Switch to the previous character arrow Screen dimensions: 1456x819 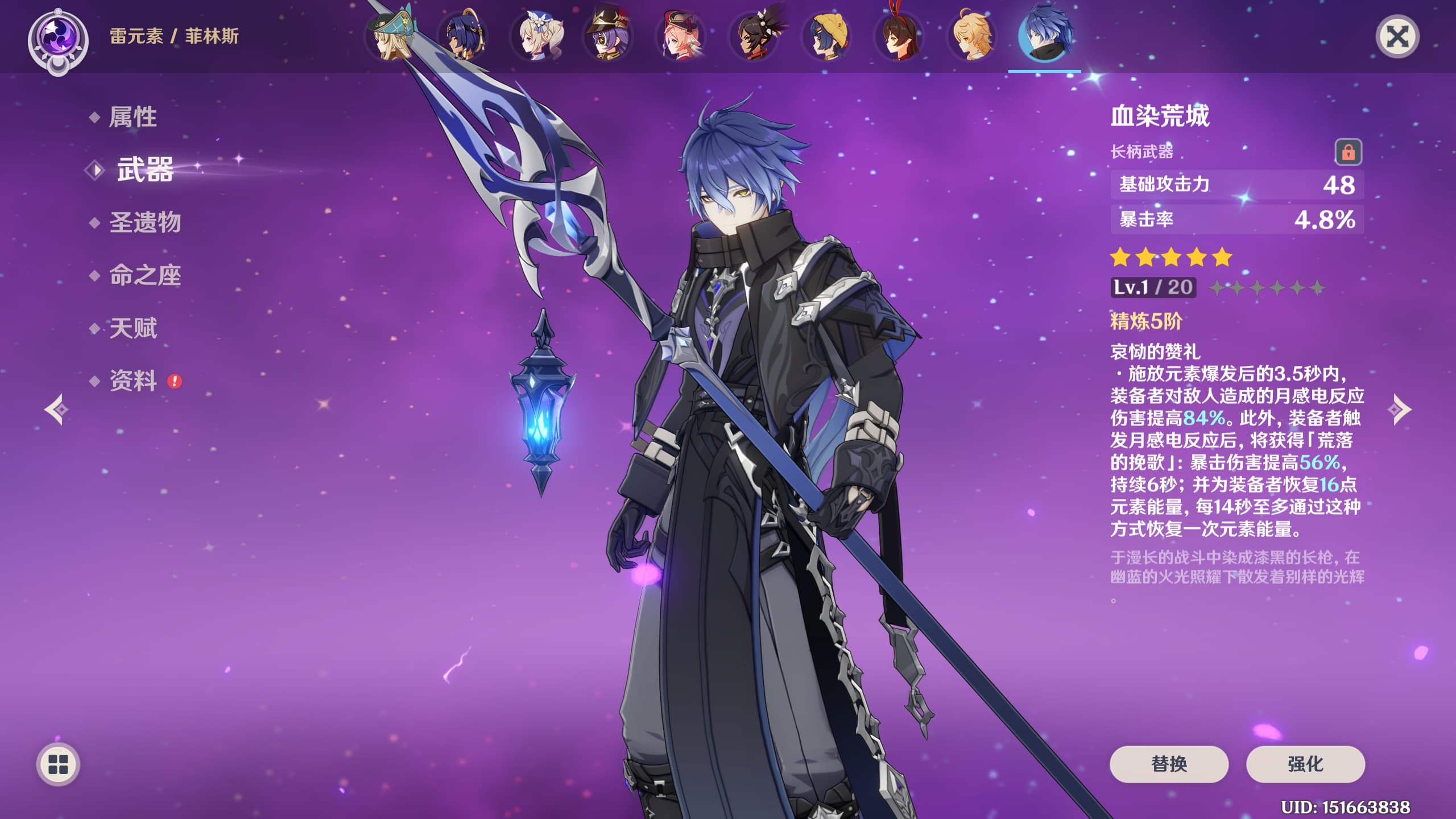click(x=57, y=409)
